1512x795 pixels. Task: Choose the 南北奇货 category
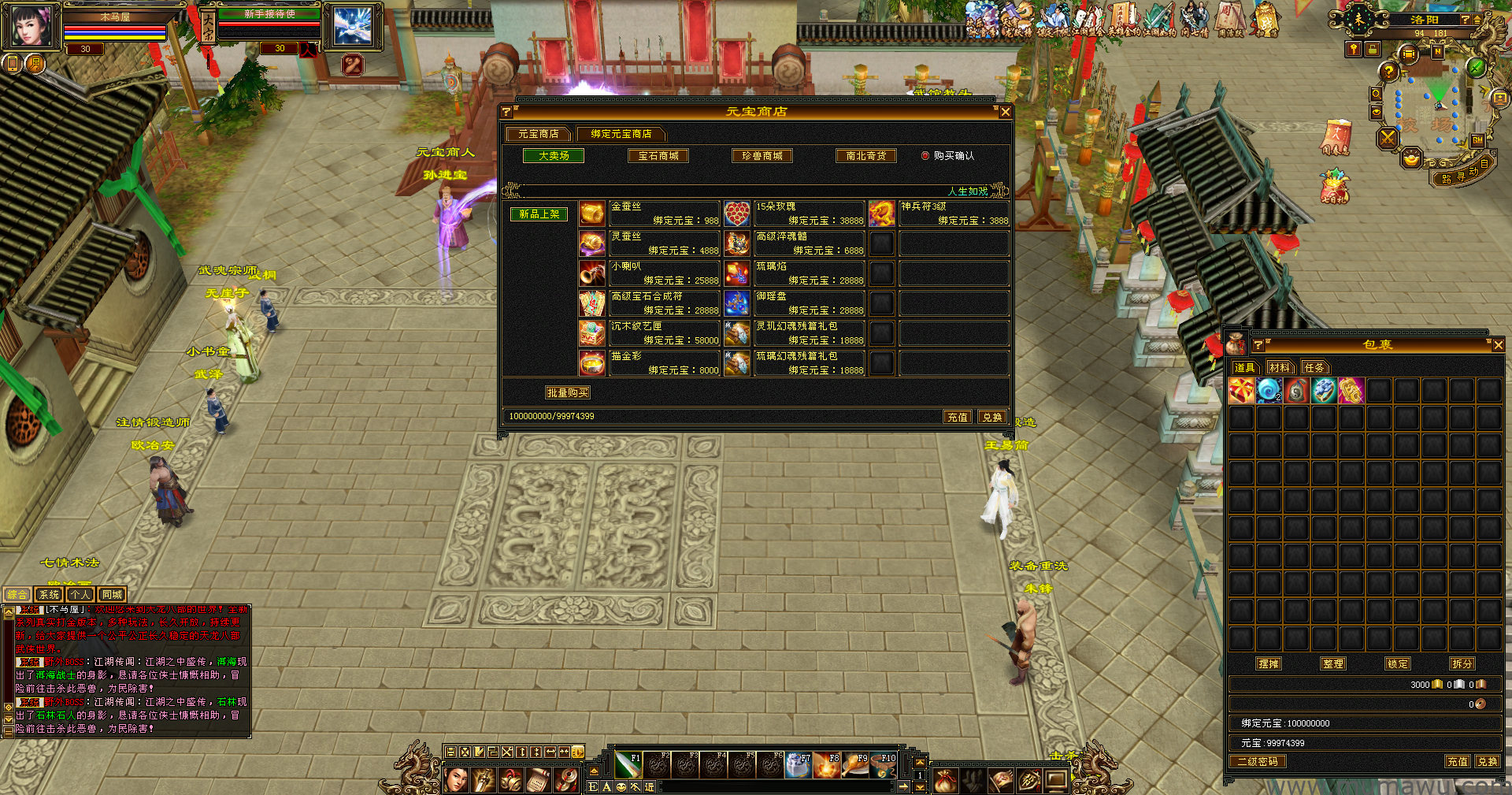[865, 156]
